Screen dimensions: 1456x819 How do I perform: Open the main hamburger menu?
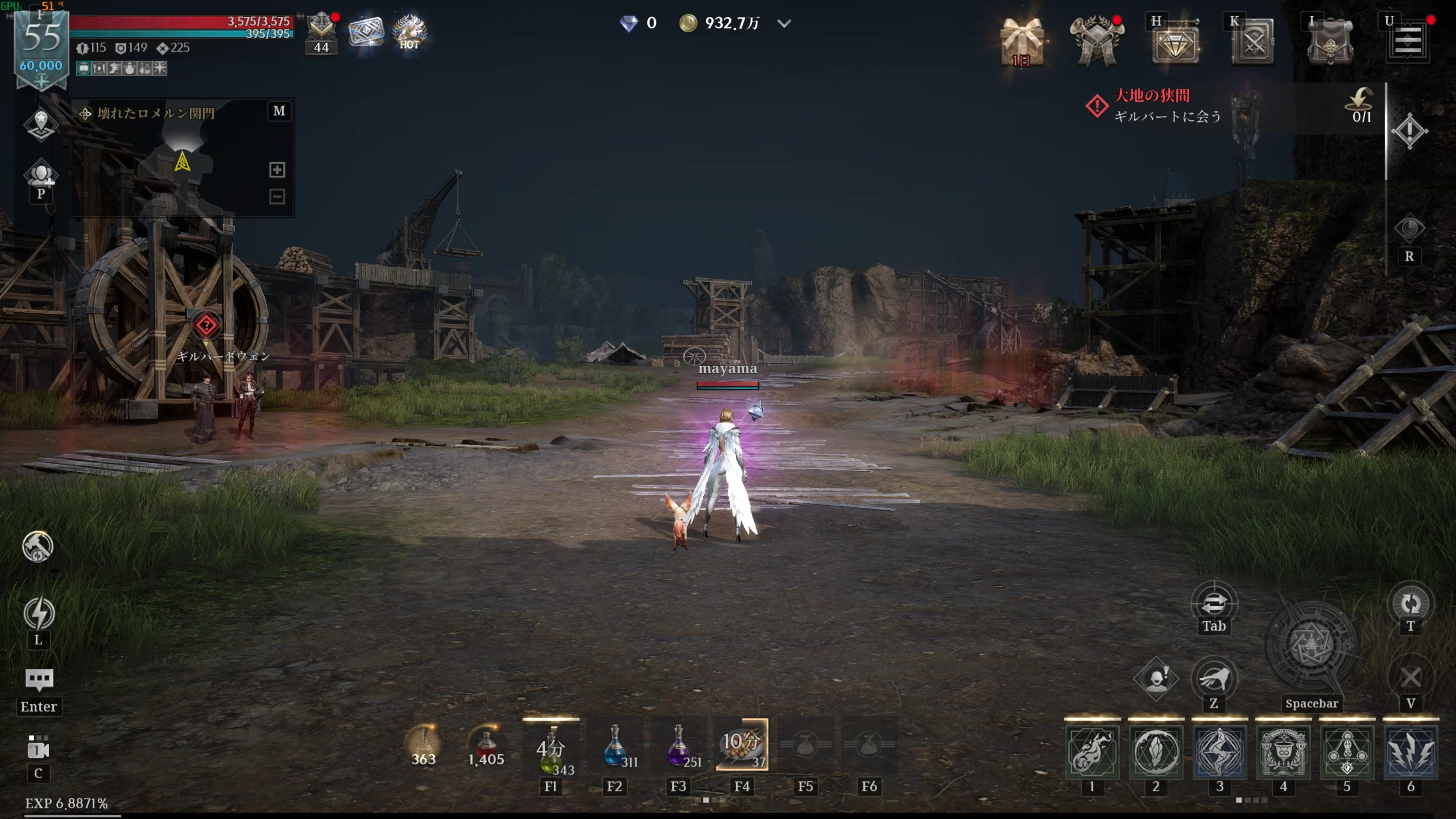(1408, 41)
